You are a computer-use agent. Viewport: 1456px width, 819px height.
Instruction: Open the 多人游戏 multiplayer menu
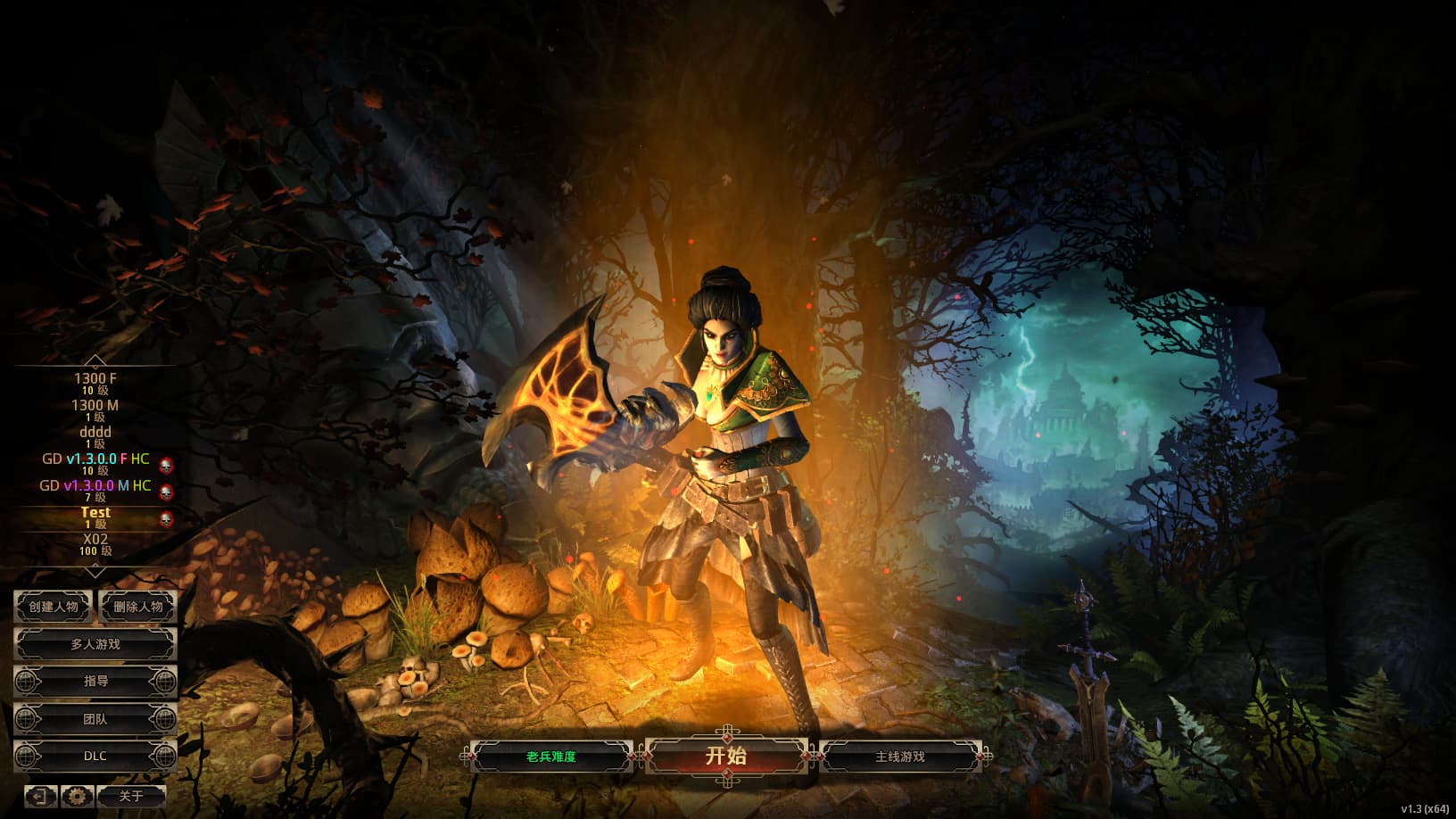(x=95, y=644)
